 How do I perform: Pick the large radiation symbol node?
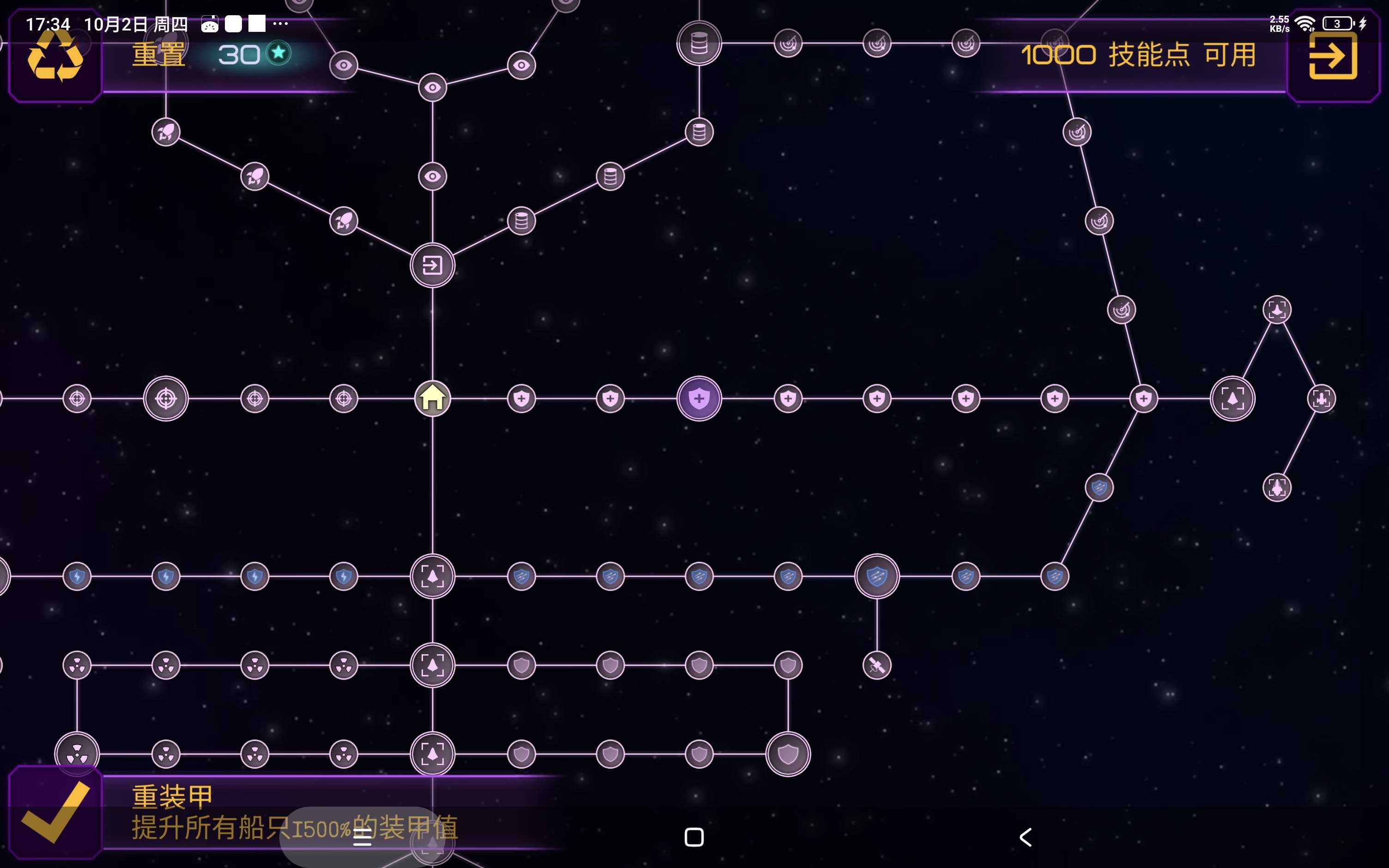77,753
